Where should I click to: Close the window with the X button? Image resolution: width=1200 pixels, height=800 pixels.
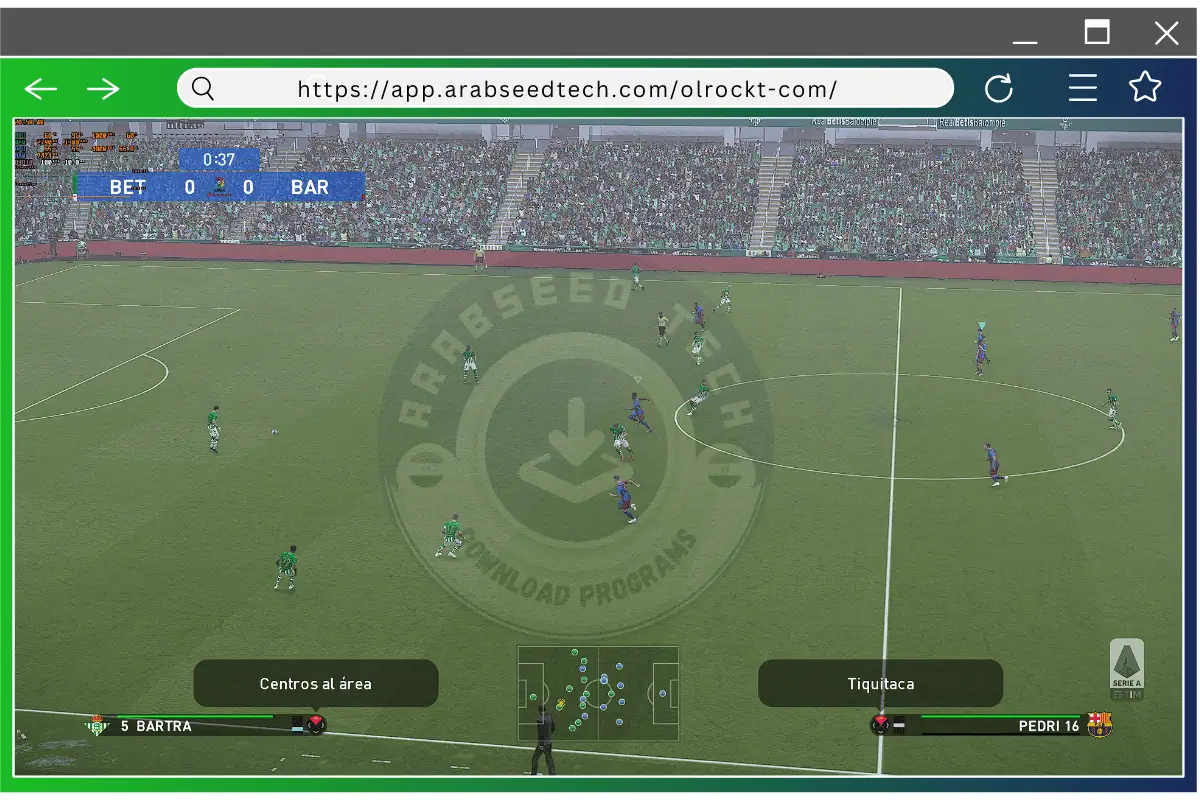(1166, 34)
